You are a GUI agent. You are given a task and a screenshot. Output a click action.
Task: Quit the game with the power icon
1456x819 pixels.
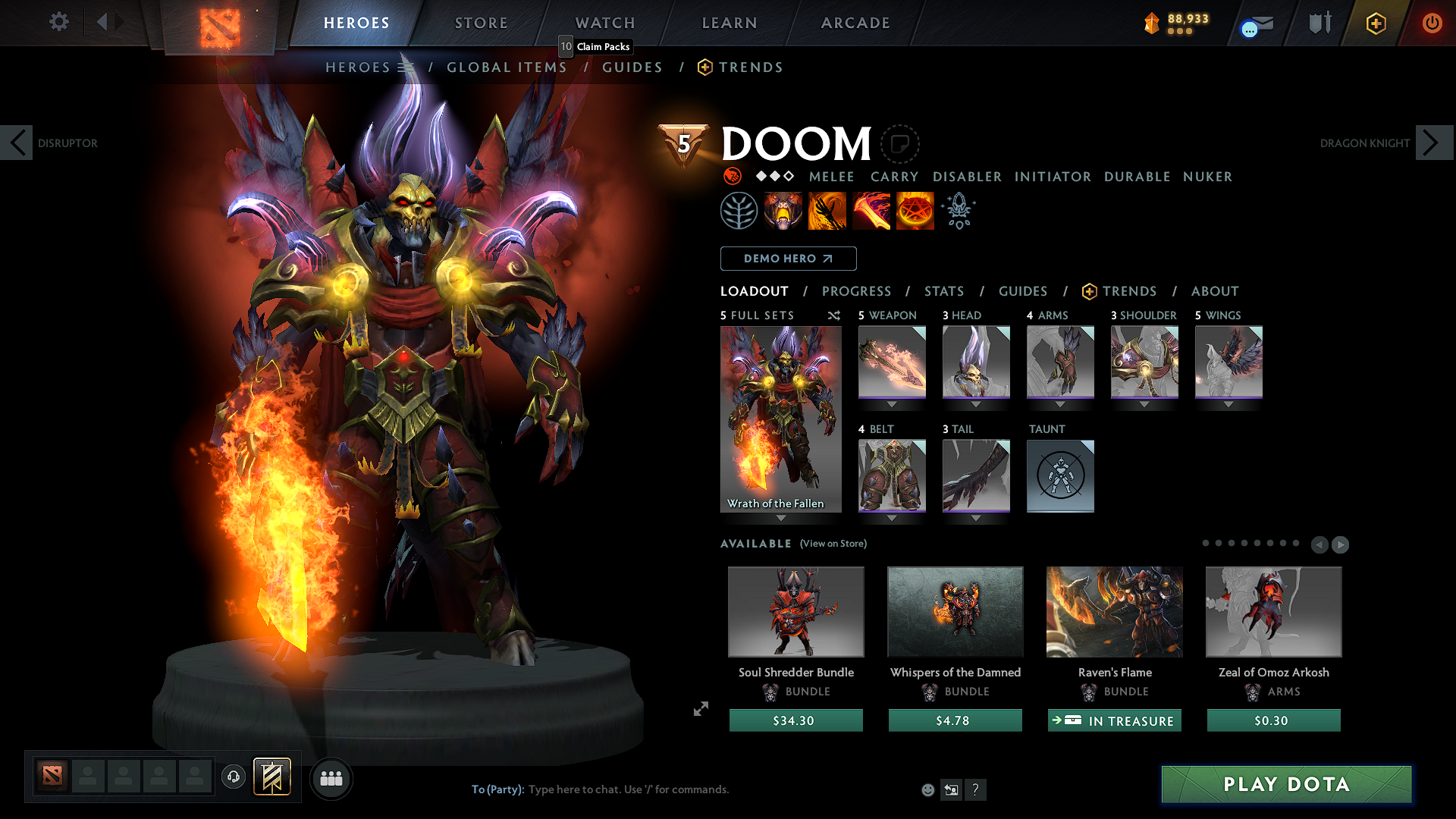coord(1432,23)
